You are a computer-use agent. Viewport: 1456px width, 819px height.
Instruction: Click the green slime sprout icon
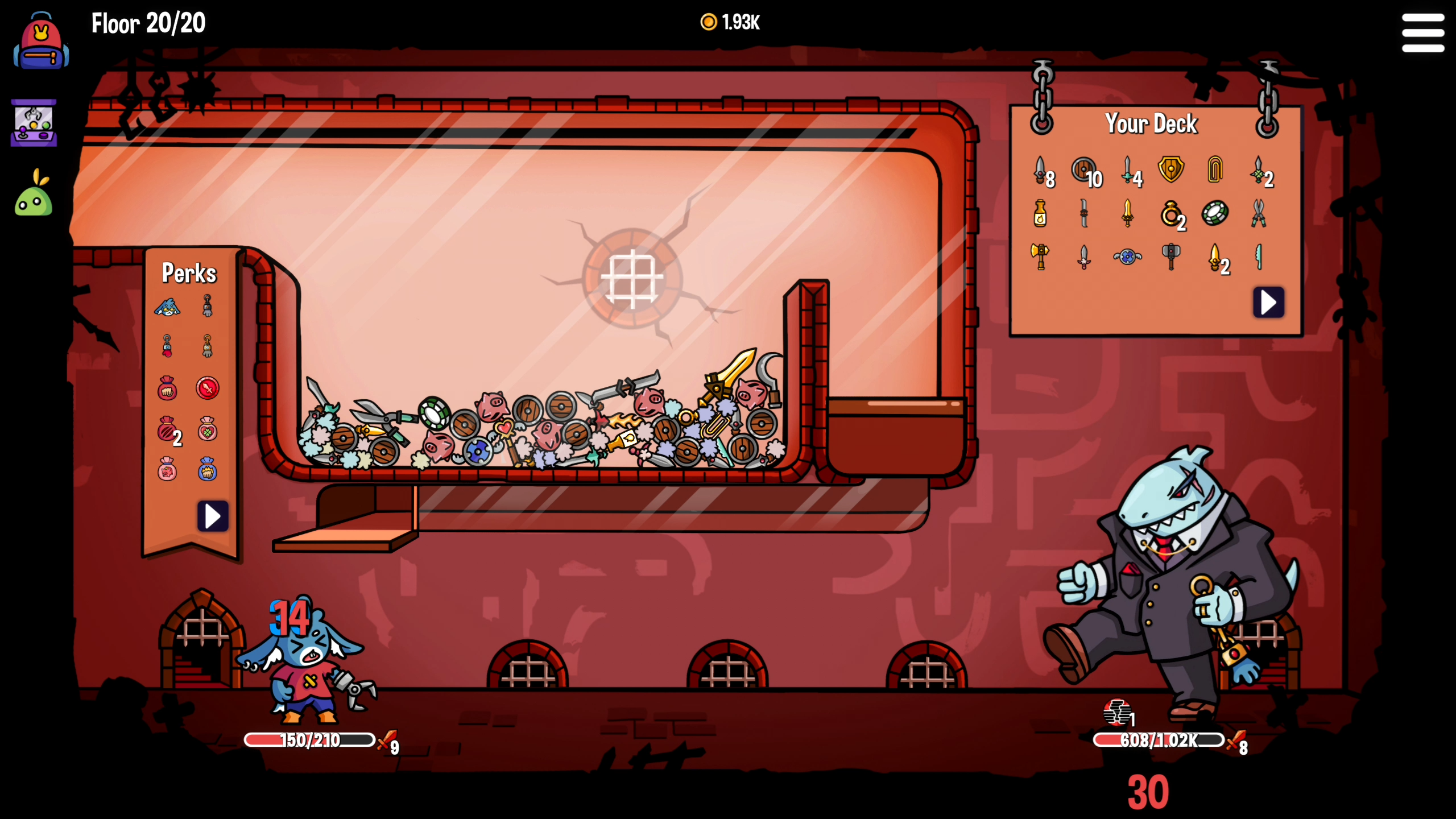tap(34, 195)
